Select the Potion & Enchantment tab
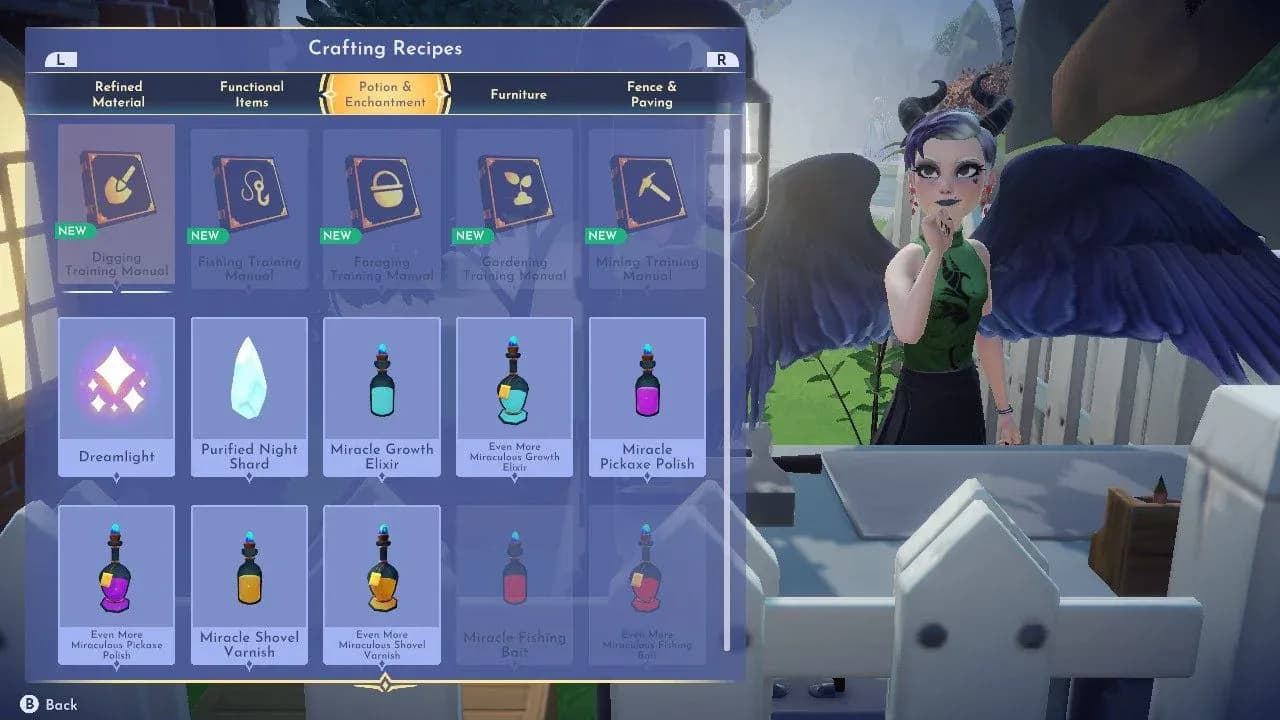 [385, 94]
